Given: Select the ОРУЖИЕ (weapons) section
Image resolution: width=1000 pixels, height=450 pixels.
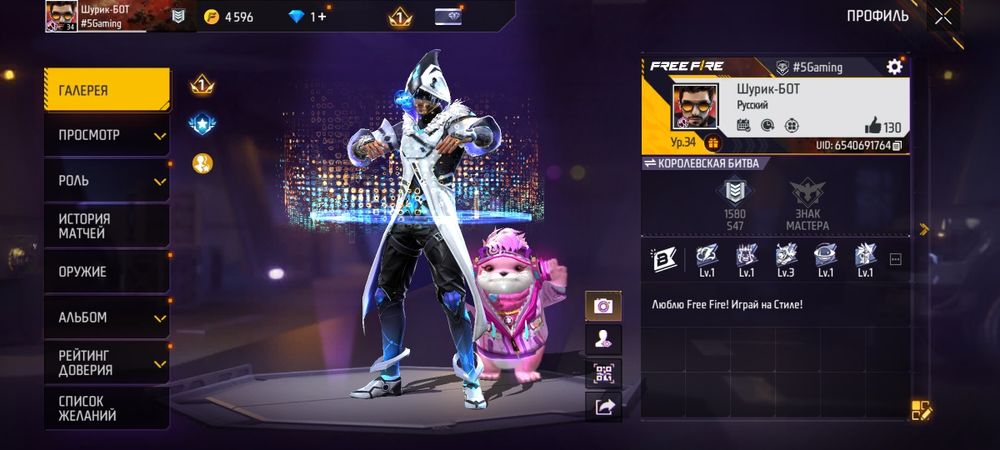Looking at the screenshot, I should point(106,272).
